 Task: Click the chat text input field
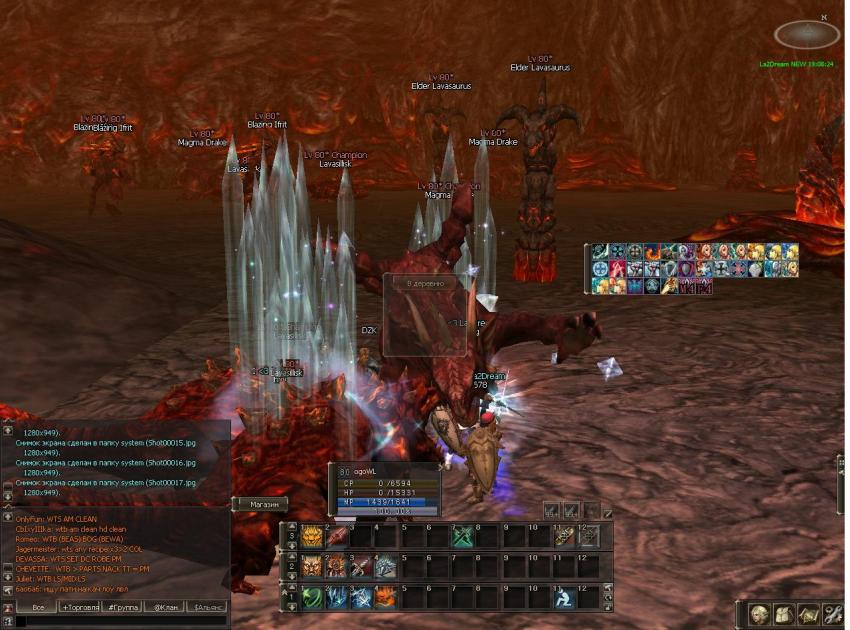pyautogui.click(x=120, y=622)
